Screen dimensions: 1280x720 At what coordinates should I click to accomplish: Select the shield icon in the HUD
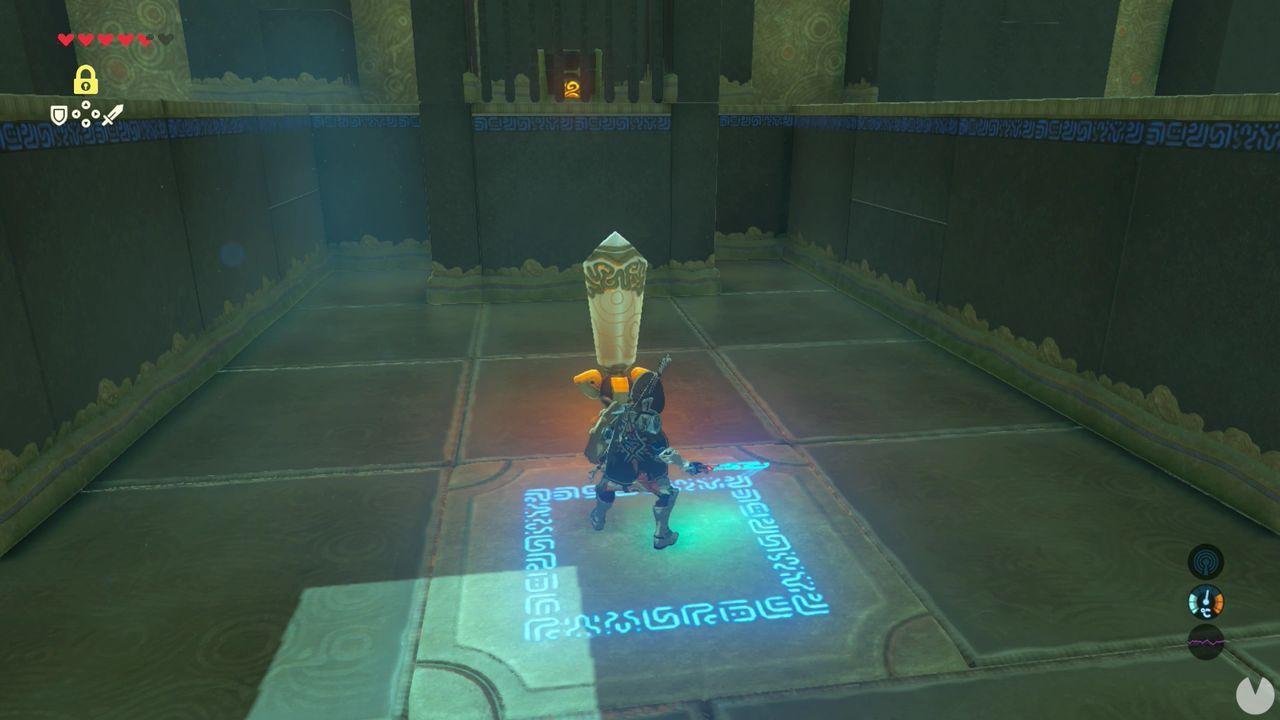[59, 116]
